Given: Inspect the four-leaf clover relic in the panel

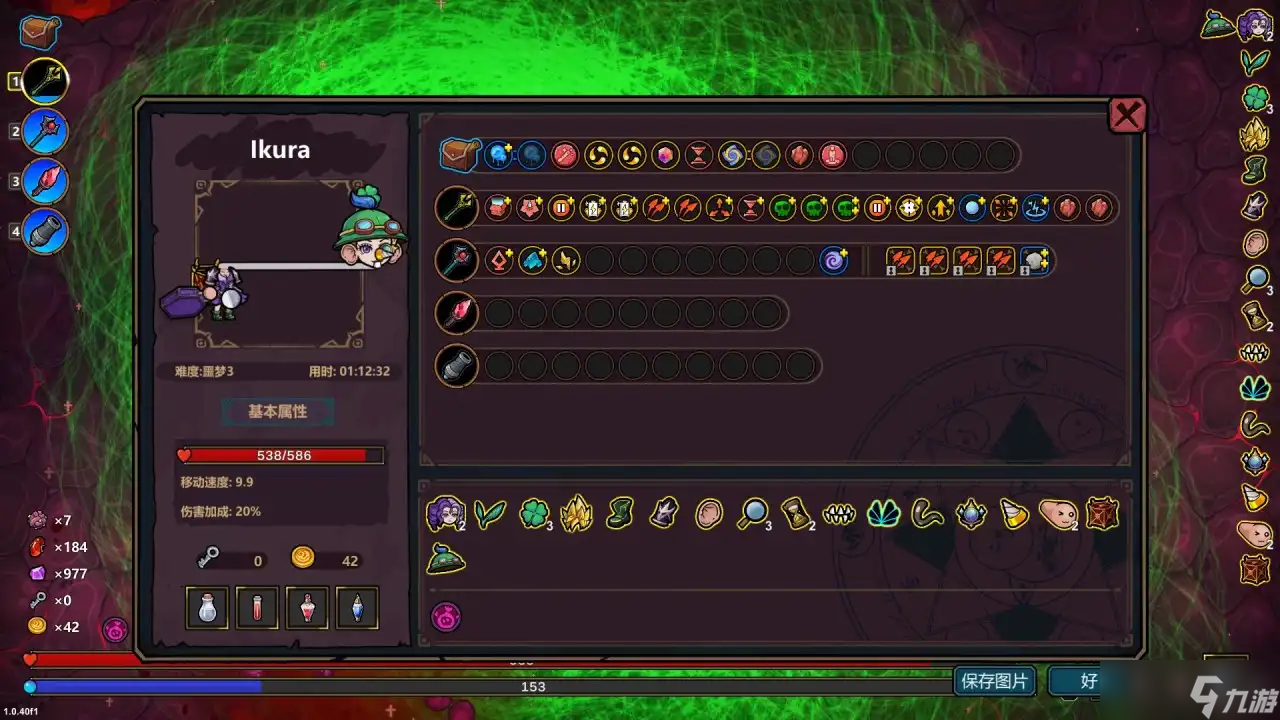Looking at the screenshot, I should pos(533,514).
